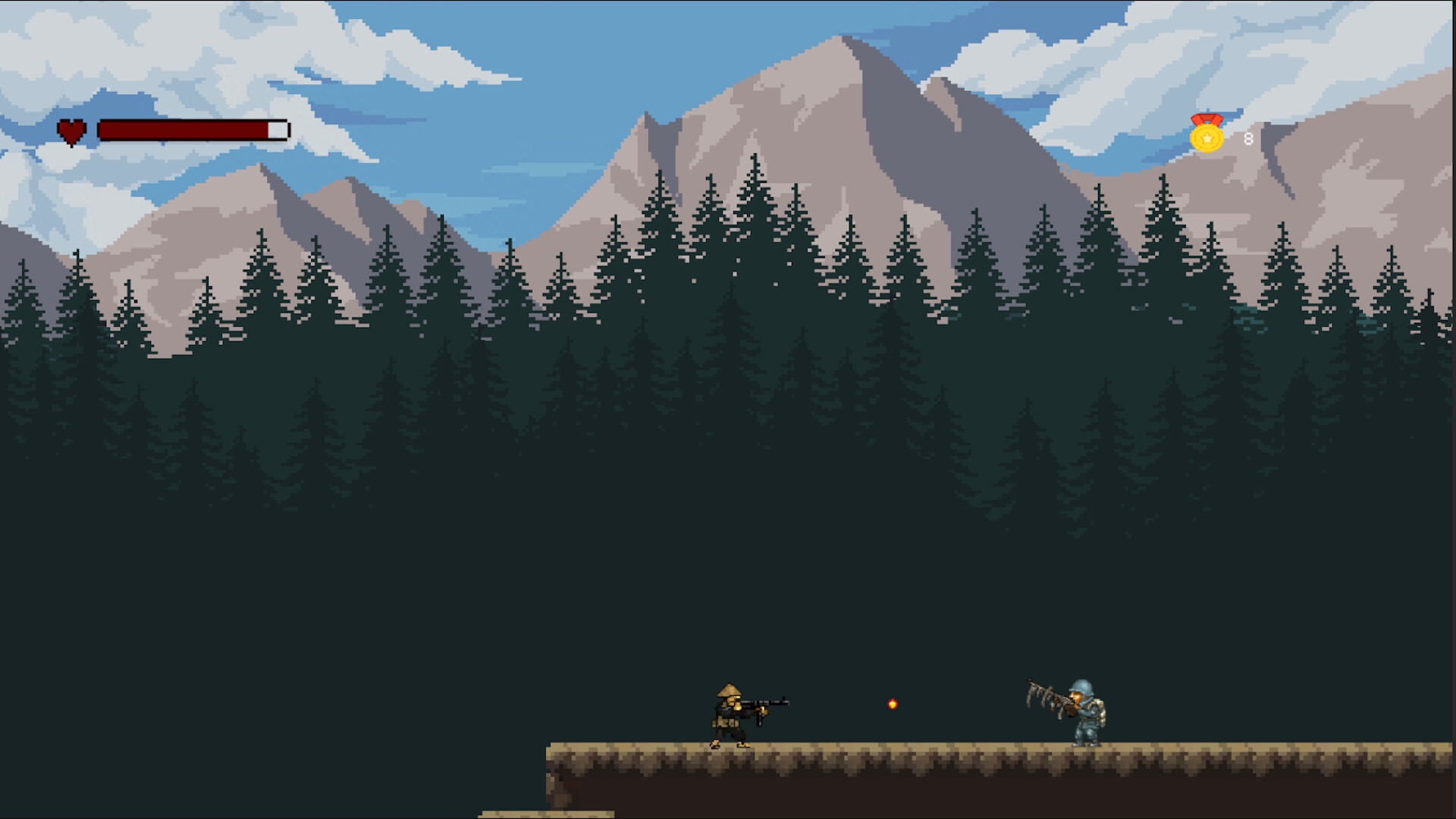Click the tallest pine tree near the peak
The image size is (1456, 819).
tap(755, 190)
